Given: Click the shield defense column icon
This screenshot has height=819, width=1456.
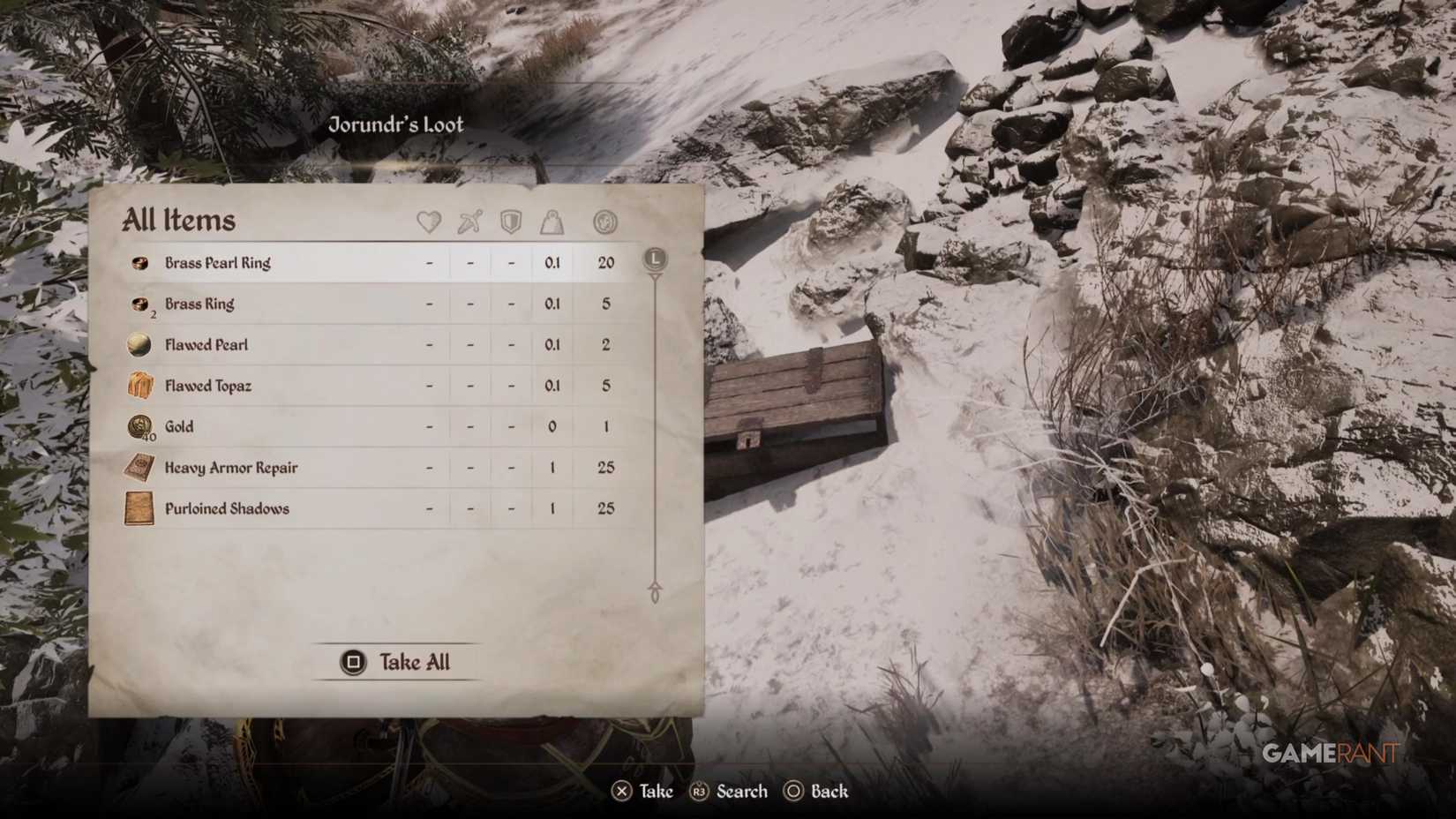Looking at the screenshot, I should click(x=511, y=222).
